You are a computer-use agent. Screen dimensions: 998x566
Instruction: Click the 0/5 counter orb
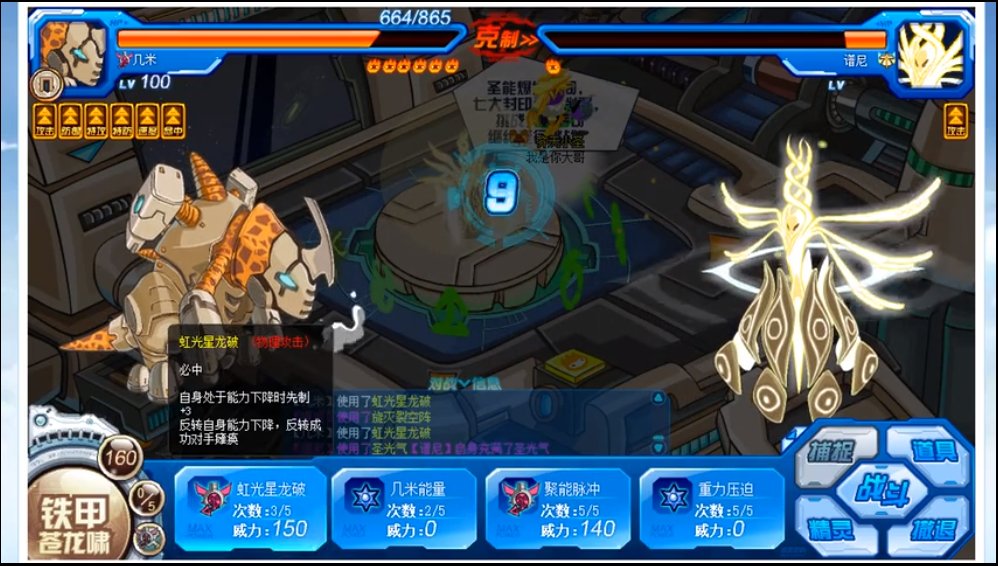tap(148, 496)
